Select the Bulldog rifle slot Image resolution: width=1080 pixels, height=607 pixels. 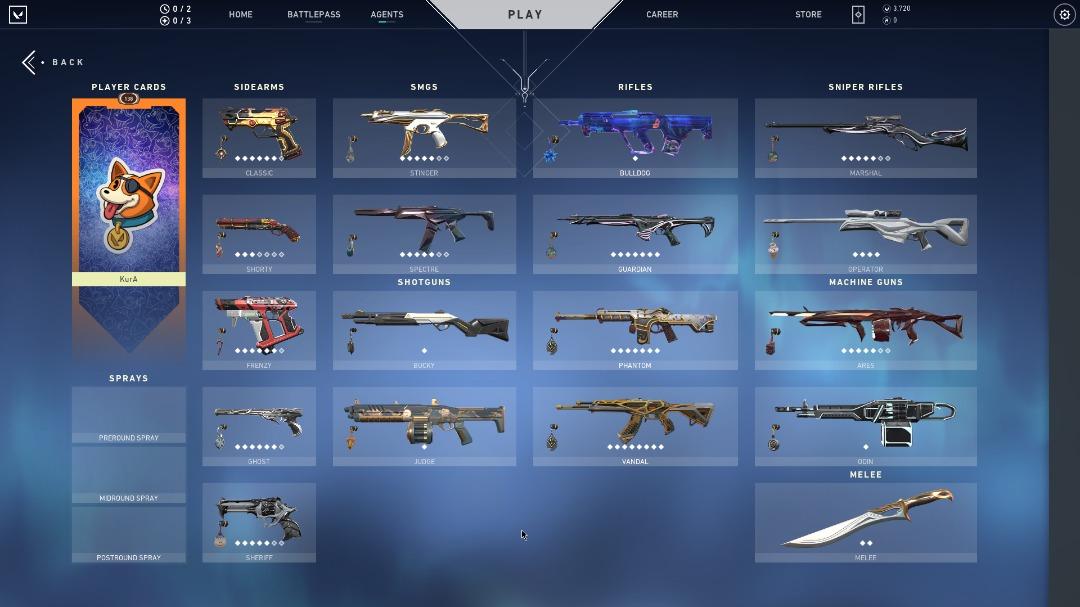635,138
